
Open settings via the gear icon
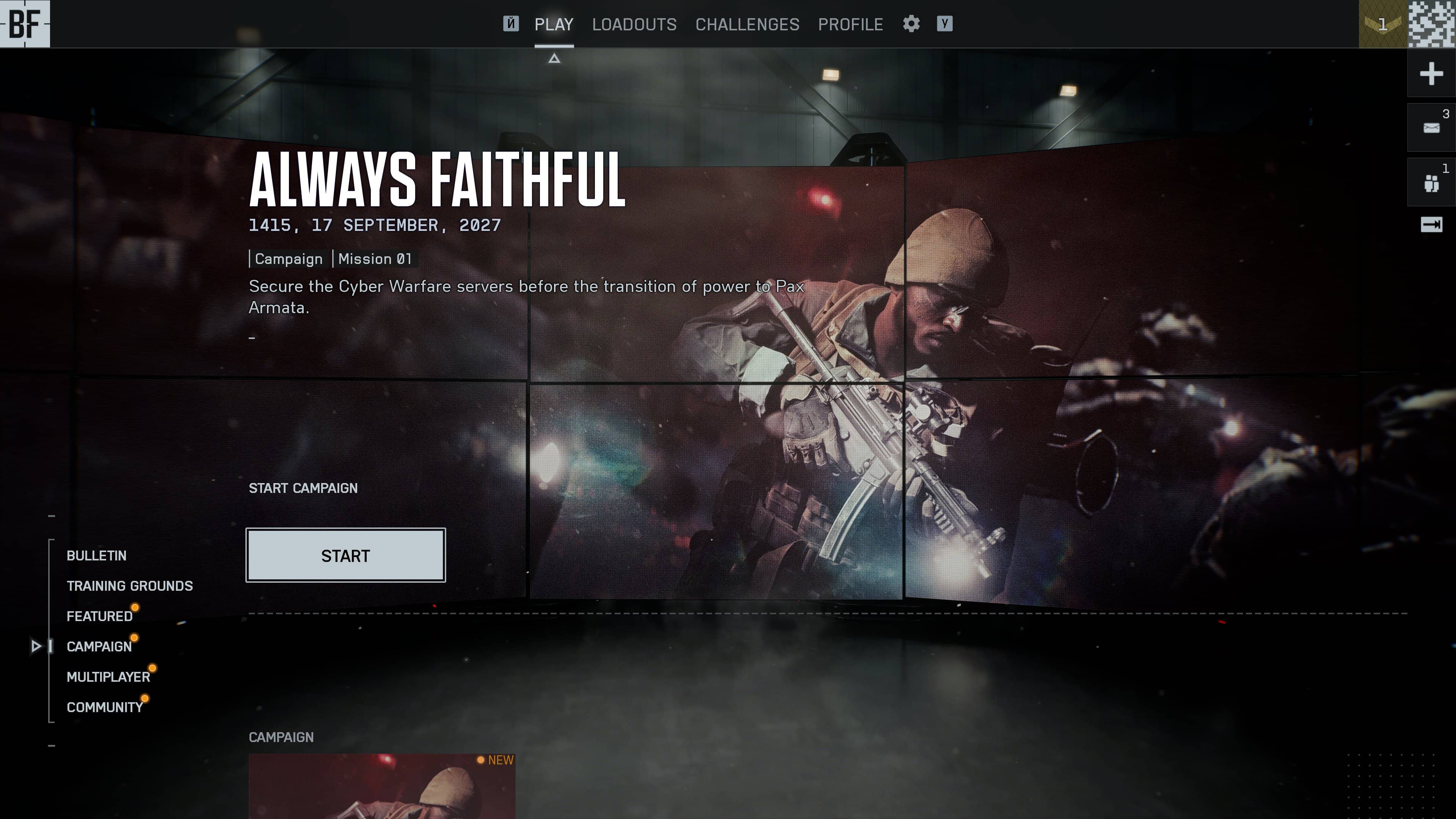coord(911,24)
